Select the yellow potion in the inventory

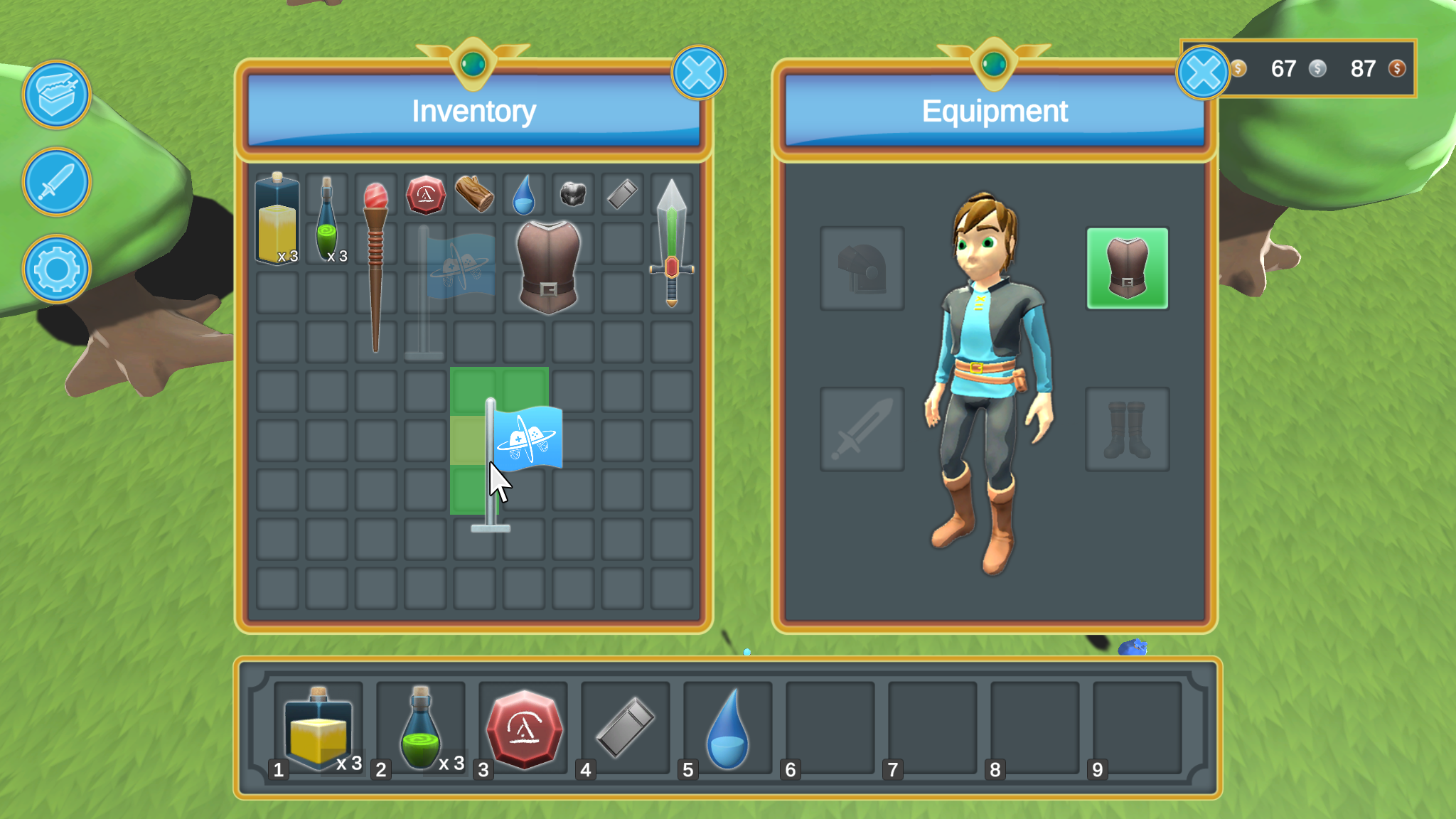277,218
